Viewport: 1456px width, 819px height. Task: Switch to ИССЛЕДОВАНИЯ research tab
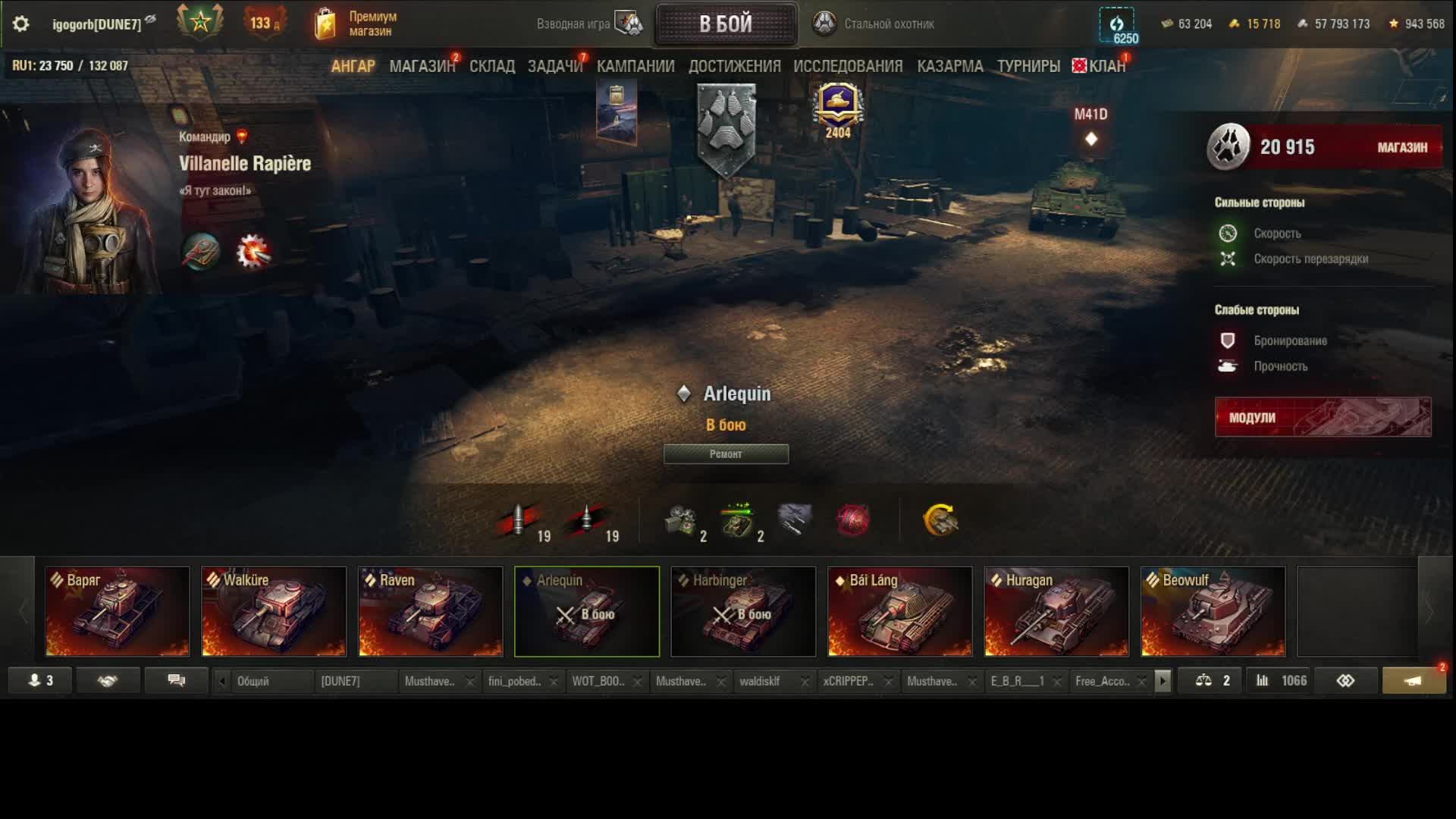(848, 67)
